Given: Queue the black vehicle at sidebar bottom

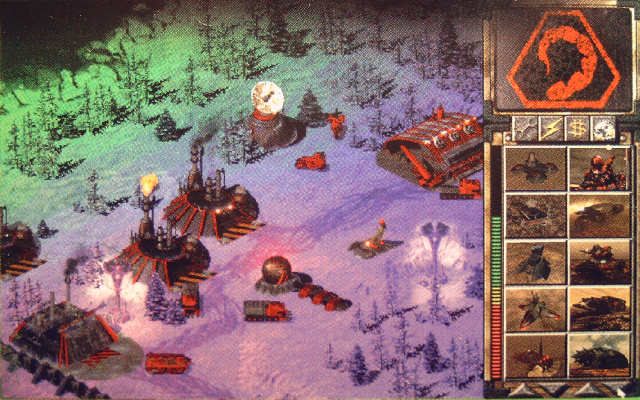Looking at the screenshot, I should coord(598,353).
